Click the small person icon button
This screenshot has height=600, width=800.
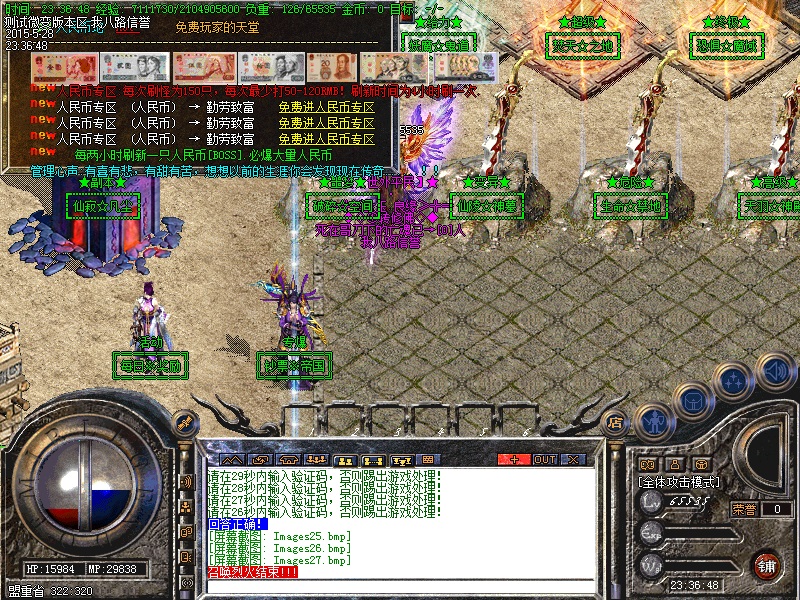(675, 464)
